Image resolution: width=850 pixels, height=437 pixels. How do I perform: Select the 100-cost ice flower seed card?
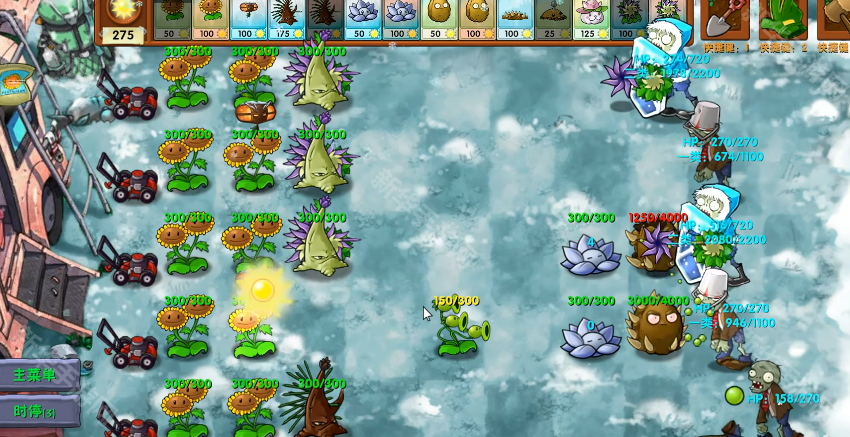tap(401, 18)
